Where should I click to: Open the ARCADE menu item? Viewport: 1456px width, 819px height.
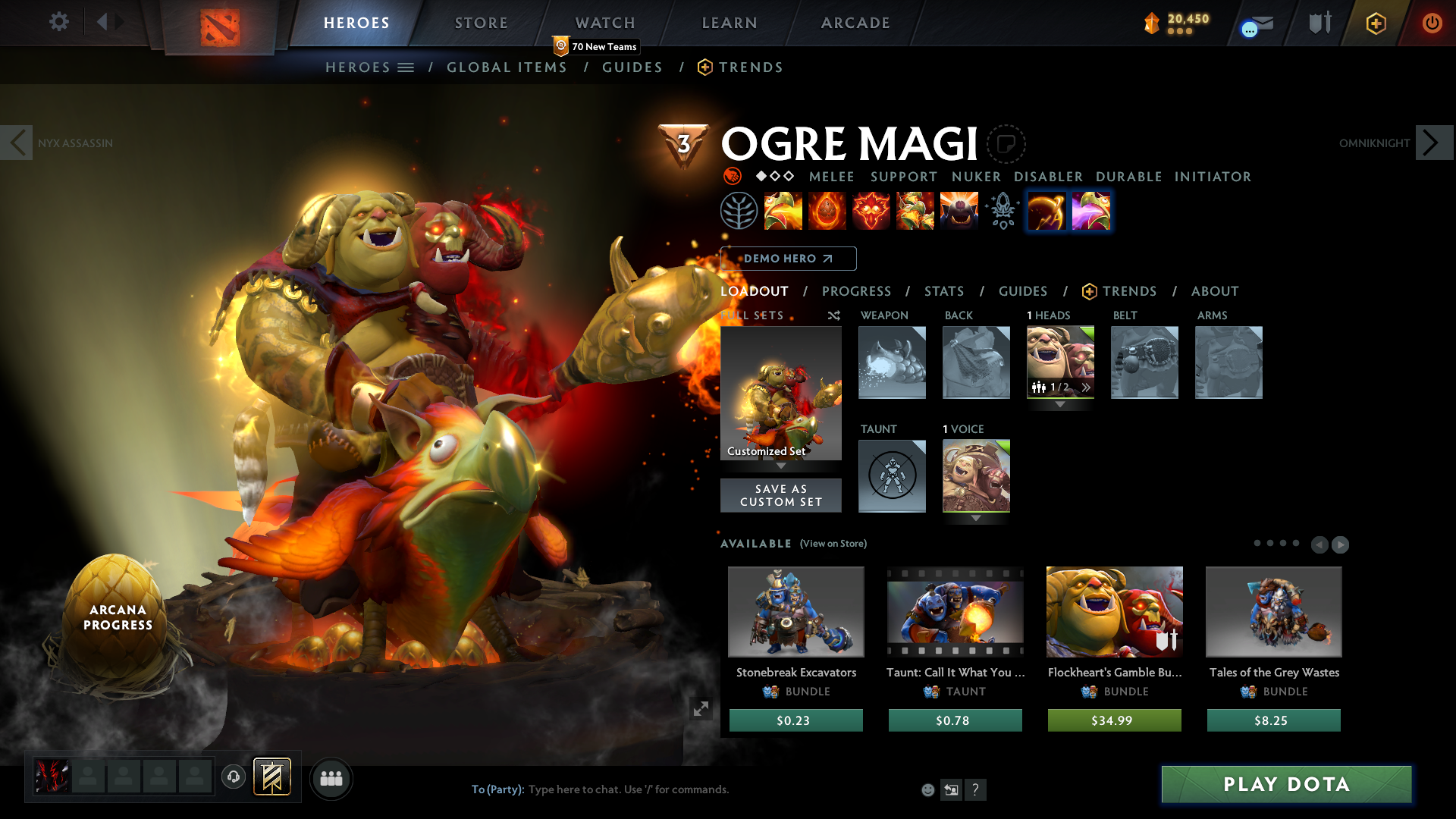point(855,23)
